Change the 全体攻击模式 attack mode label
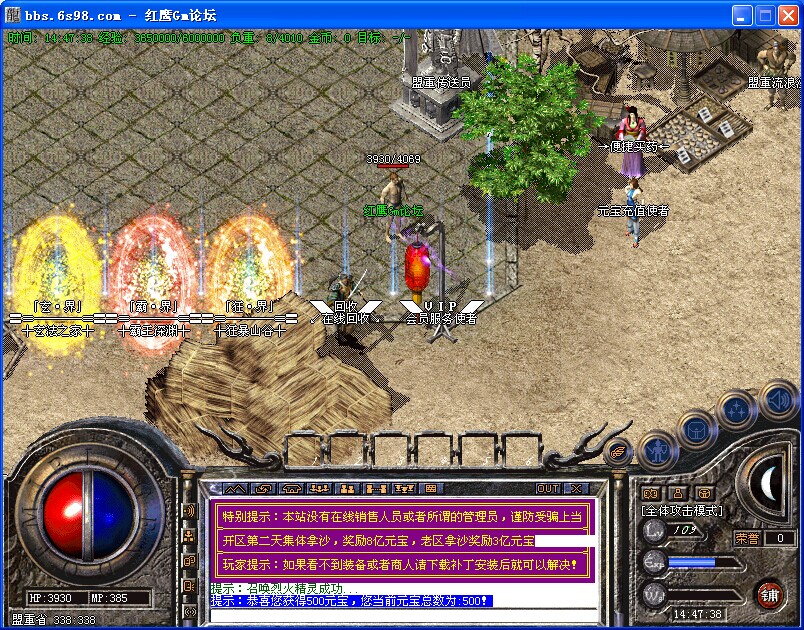This screenshot has height=630, width=804. coord(680,510)
